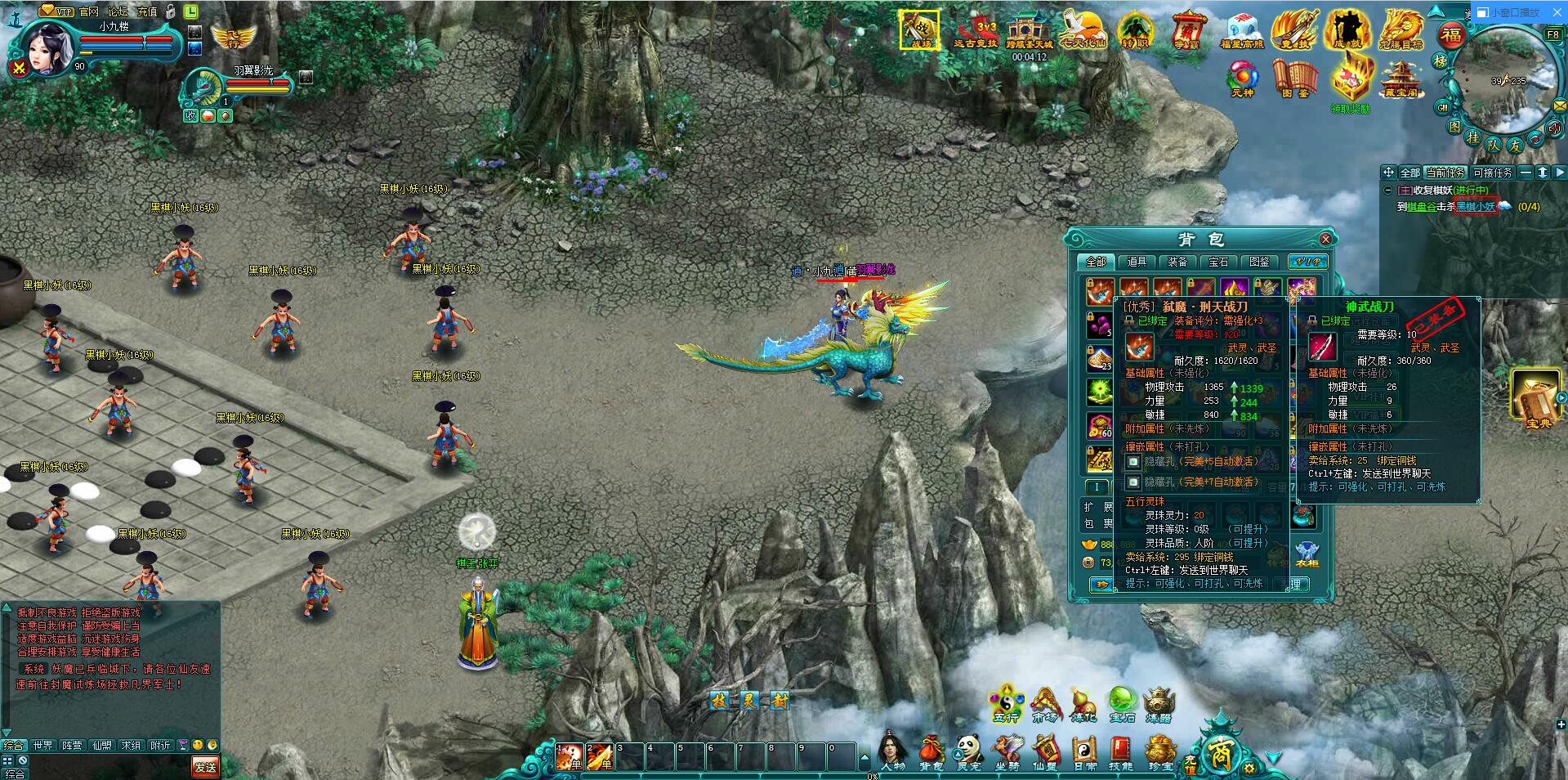
Task: Collapse the 收复棋妖 quest entry
Action: [1387, 190]
